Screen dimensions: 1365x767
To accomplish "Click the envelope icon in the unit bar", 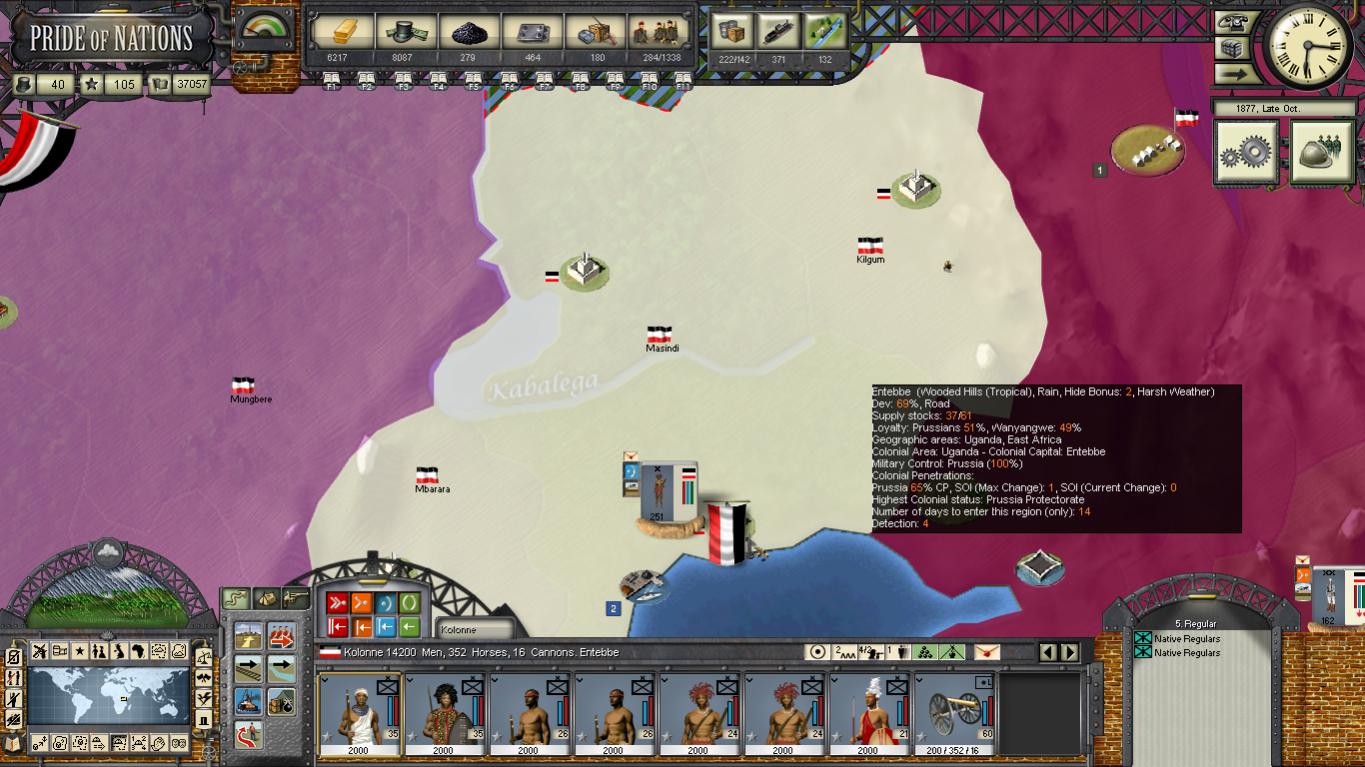I will [987, 652].
